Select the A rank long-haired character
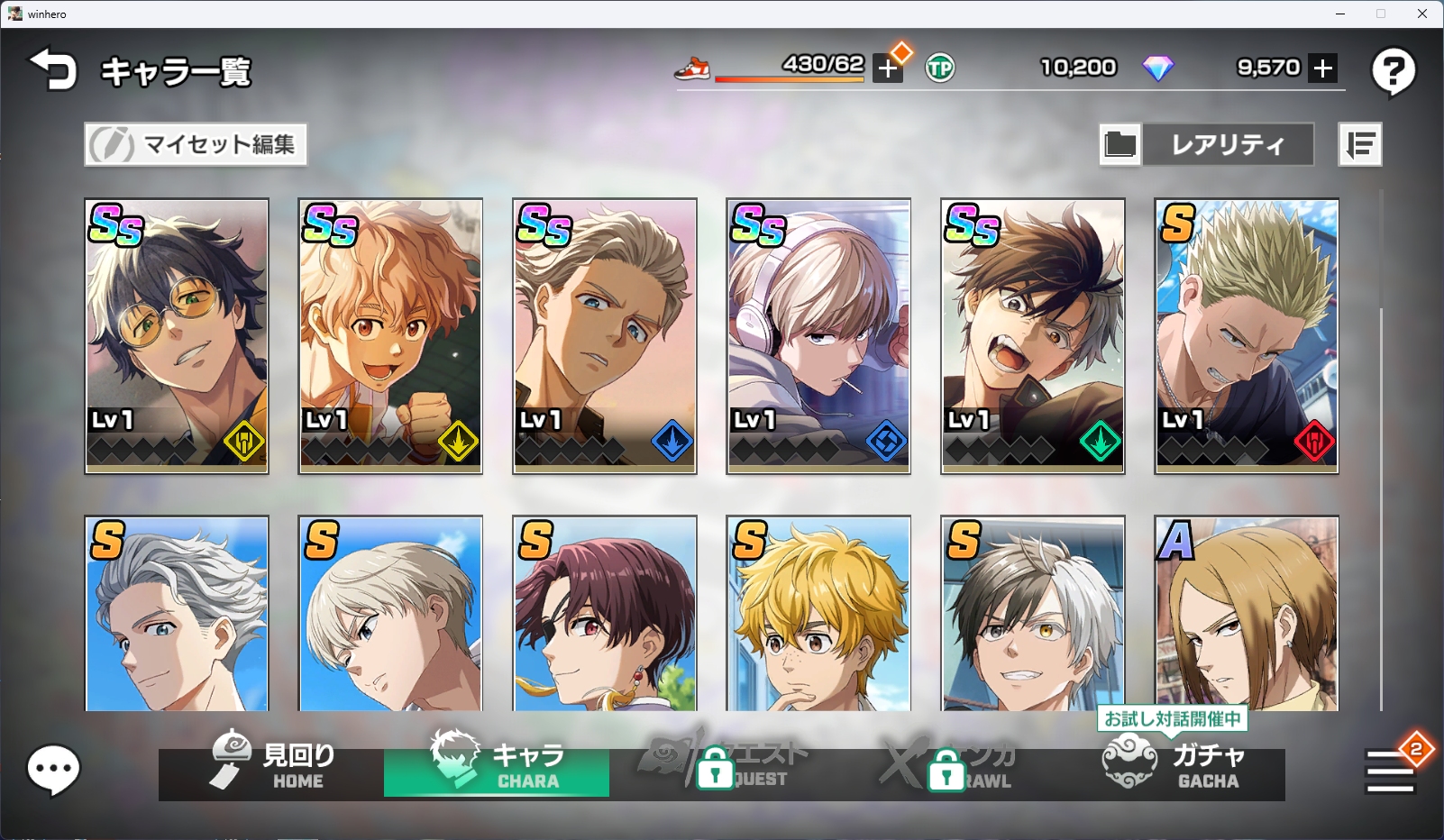This screenshot has height=840, width=1444. pyautogui.click(x=1247, y=613)
